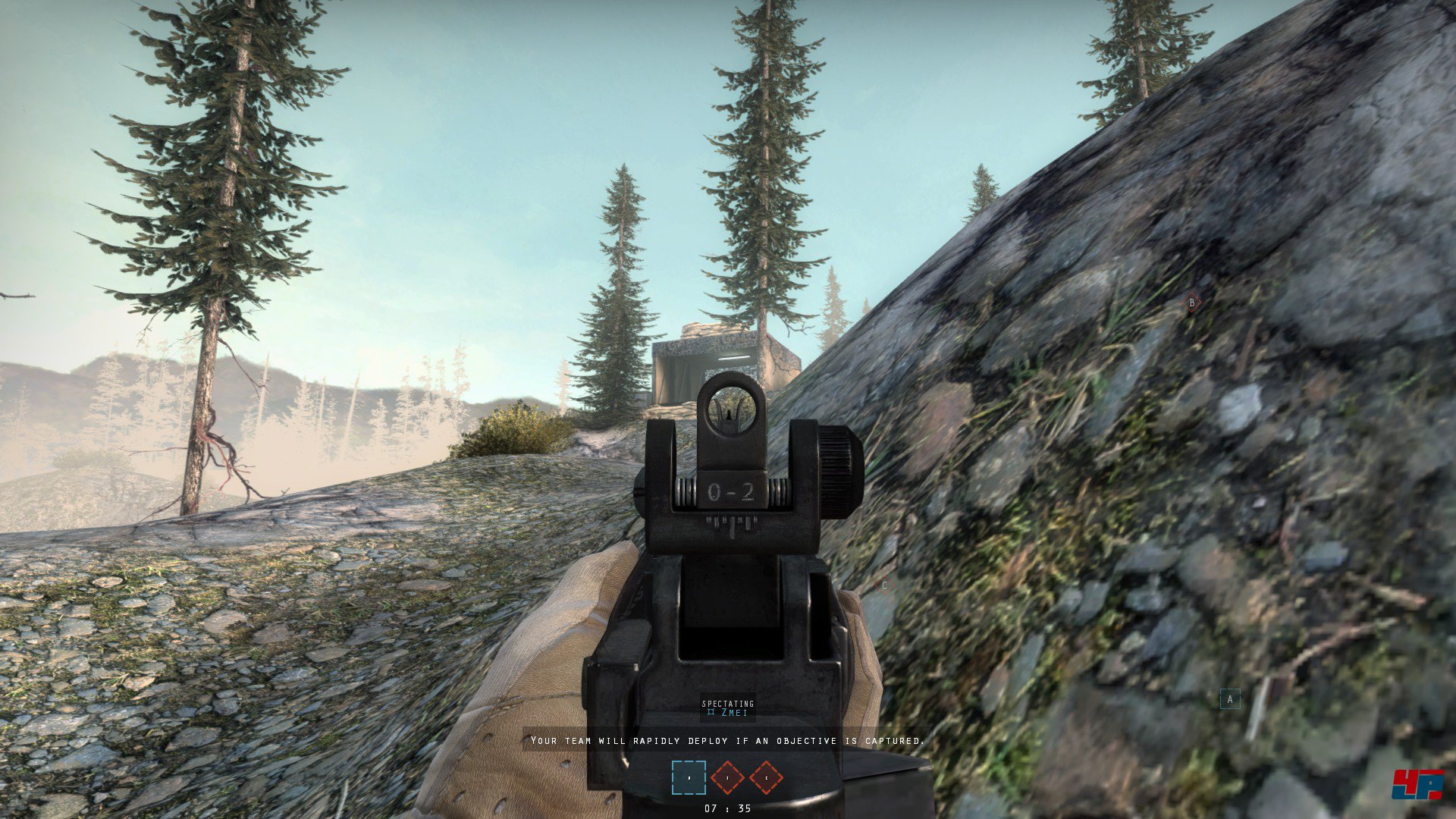Click the 4P logo watermark

(x=1417, y=785)
